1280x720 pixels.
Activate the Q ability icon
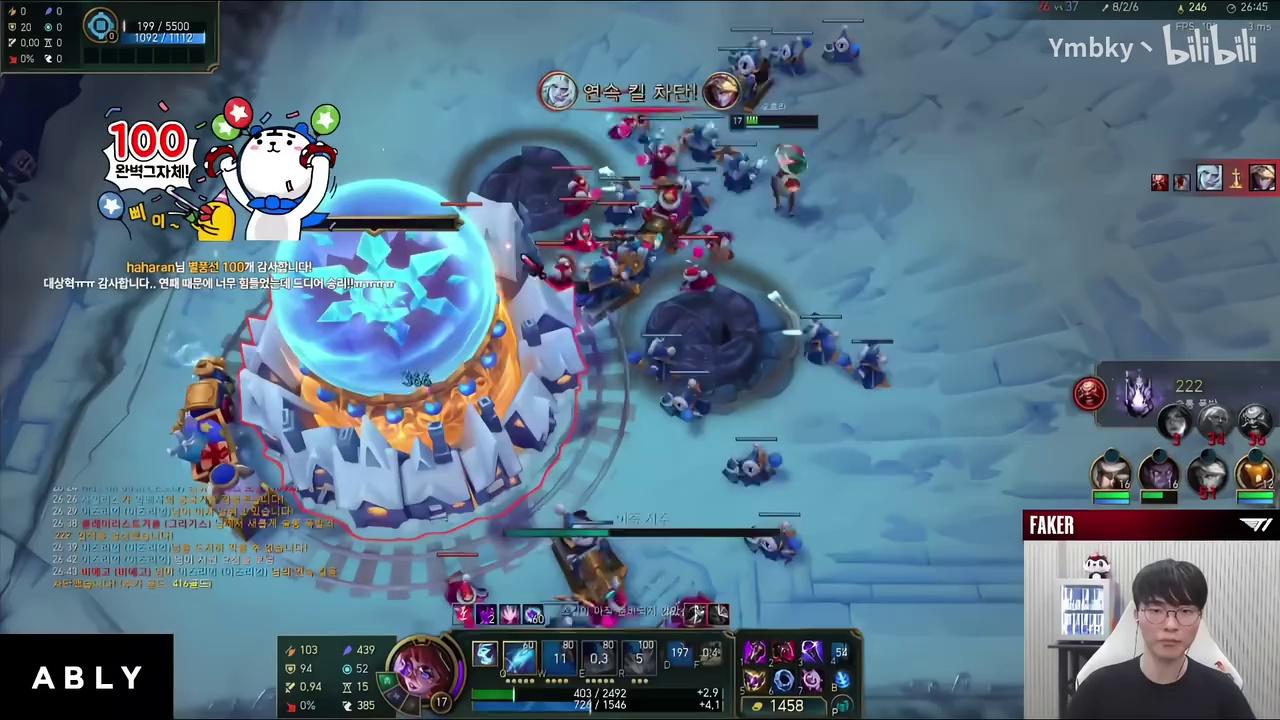coord(520,657)
